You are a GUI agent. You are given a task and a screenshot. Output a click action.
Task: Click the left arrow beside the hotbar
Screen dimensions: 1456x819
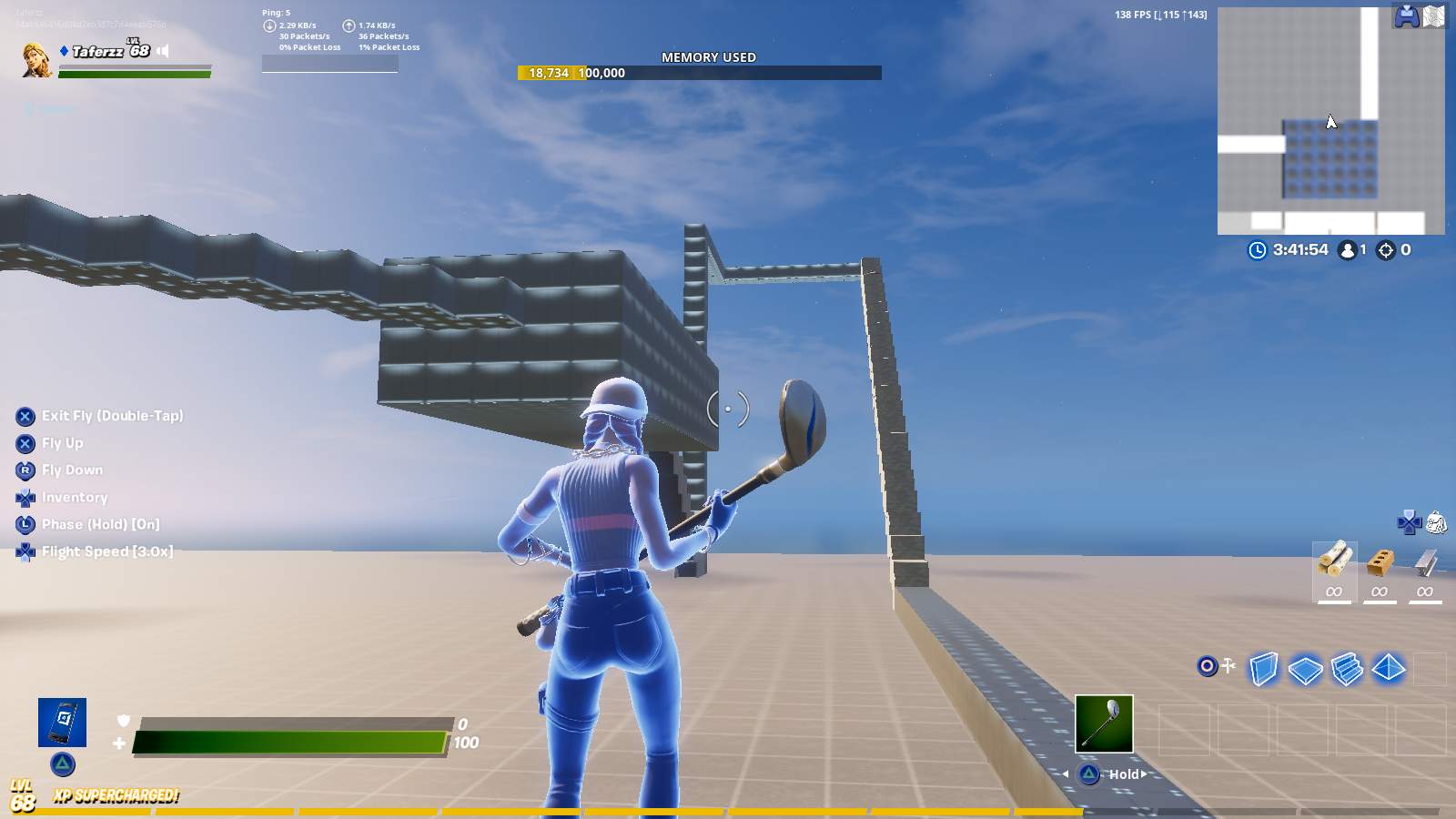pos(1067,773)
